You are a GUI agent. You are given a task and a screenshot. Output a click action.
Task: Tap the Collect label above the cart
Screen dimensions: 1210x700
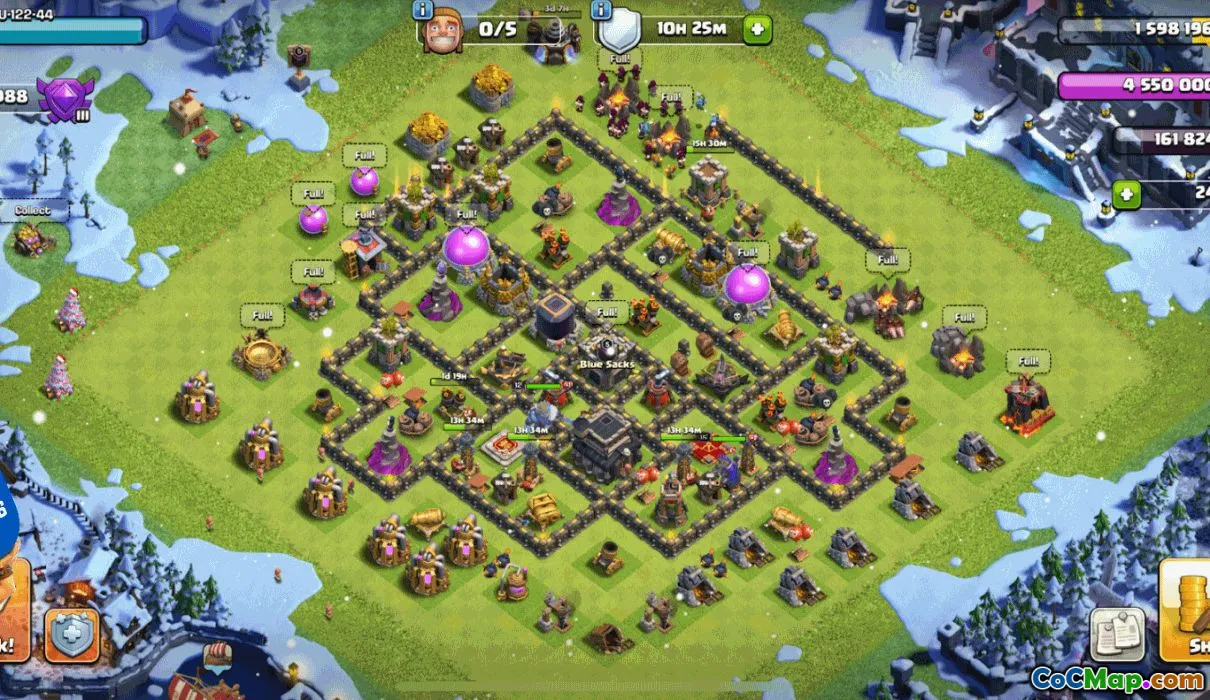click(33, 211)
